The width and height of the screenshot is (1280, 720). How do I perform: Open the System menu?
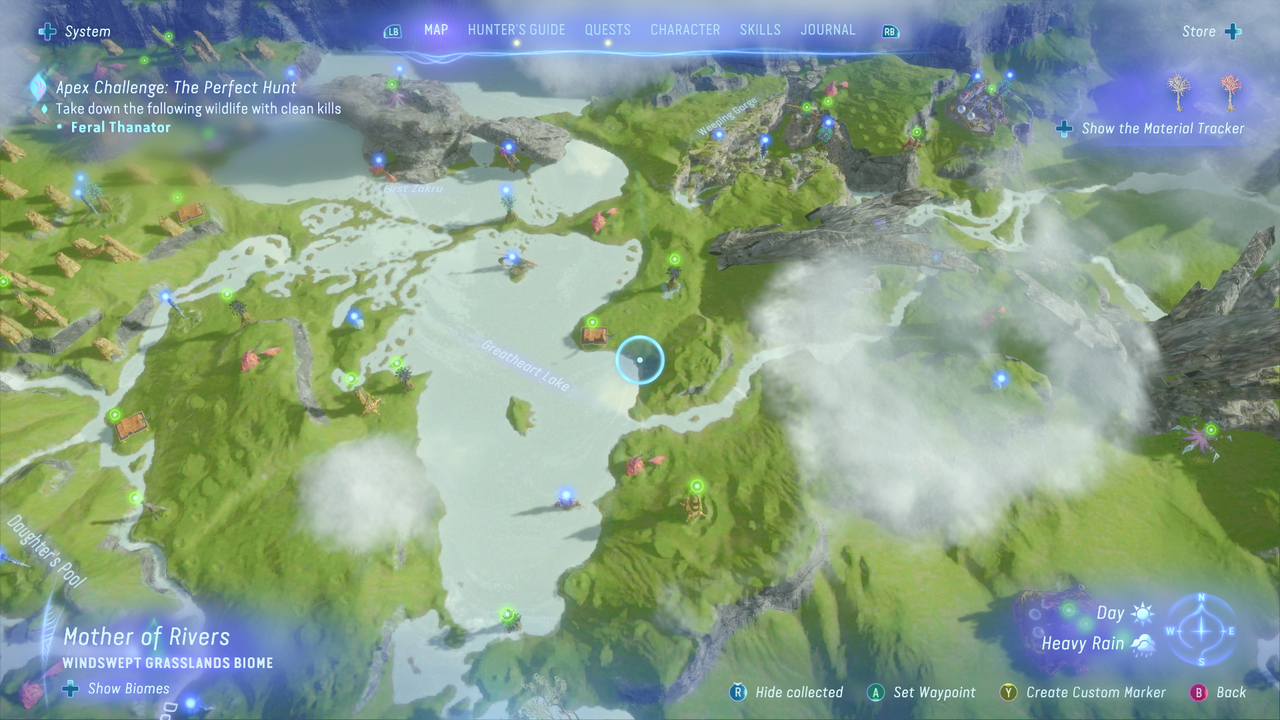(x=76, y=32)
